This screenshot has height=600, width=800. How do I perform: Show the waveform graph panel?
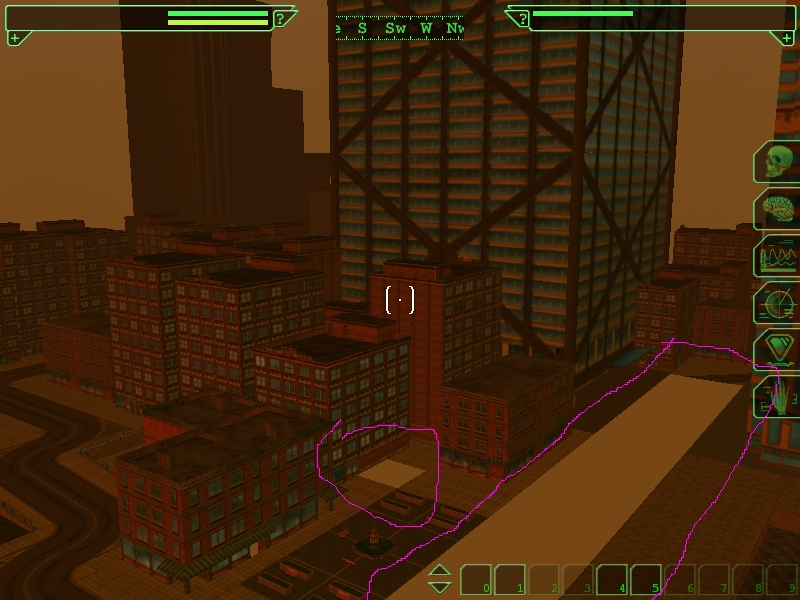(777, 257)
